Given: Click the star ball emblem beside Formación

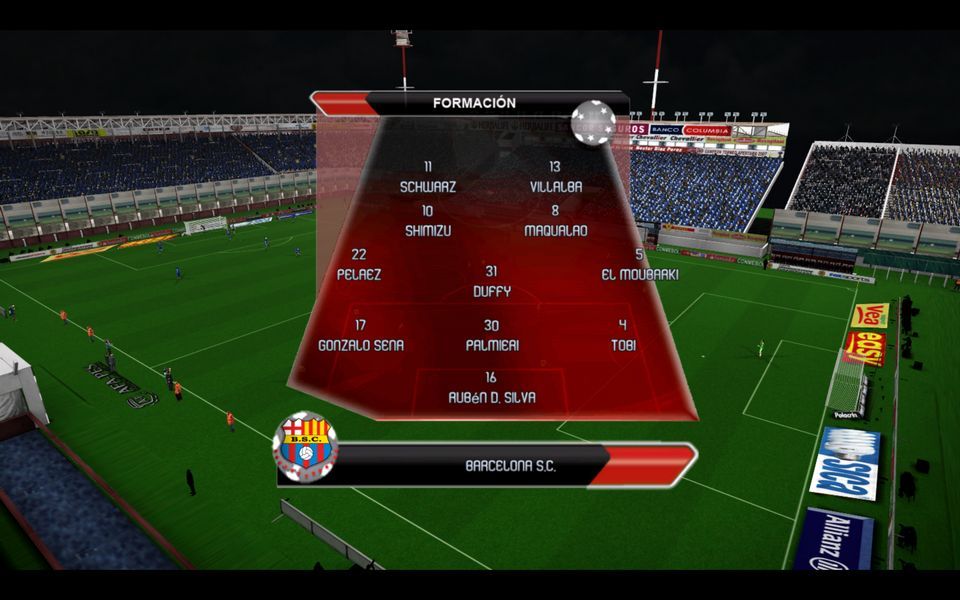Looking at the screenshot, I should [x=593, y=122].
